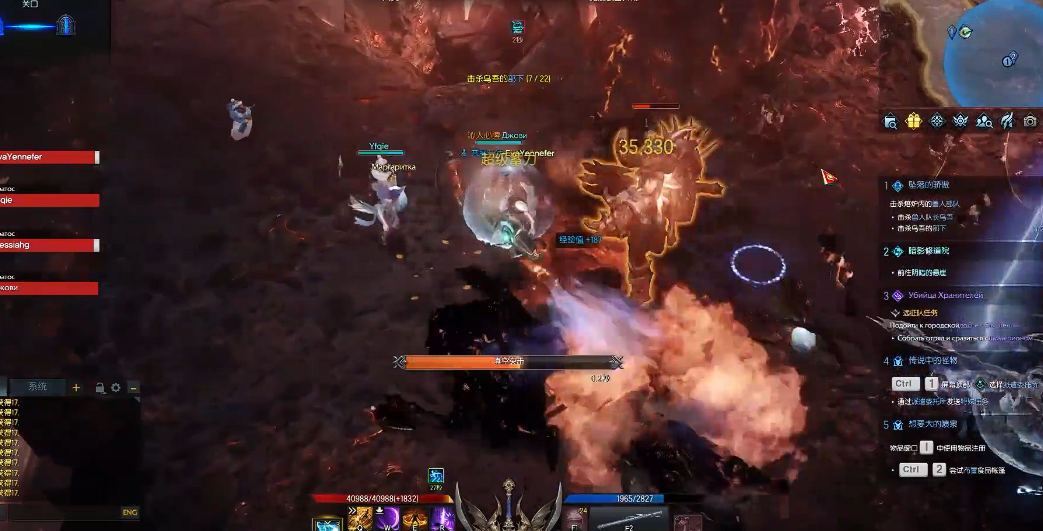Select the F2 spear weapon slot

pos(628,519)
